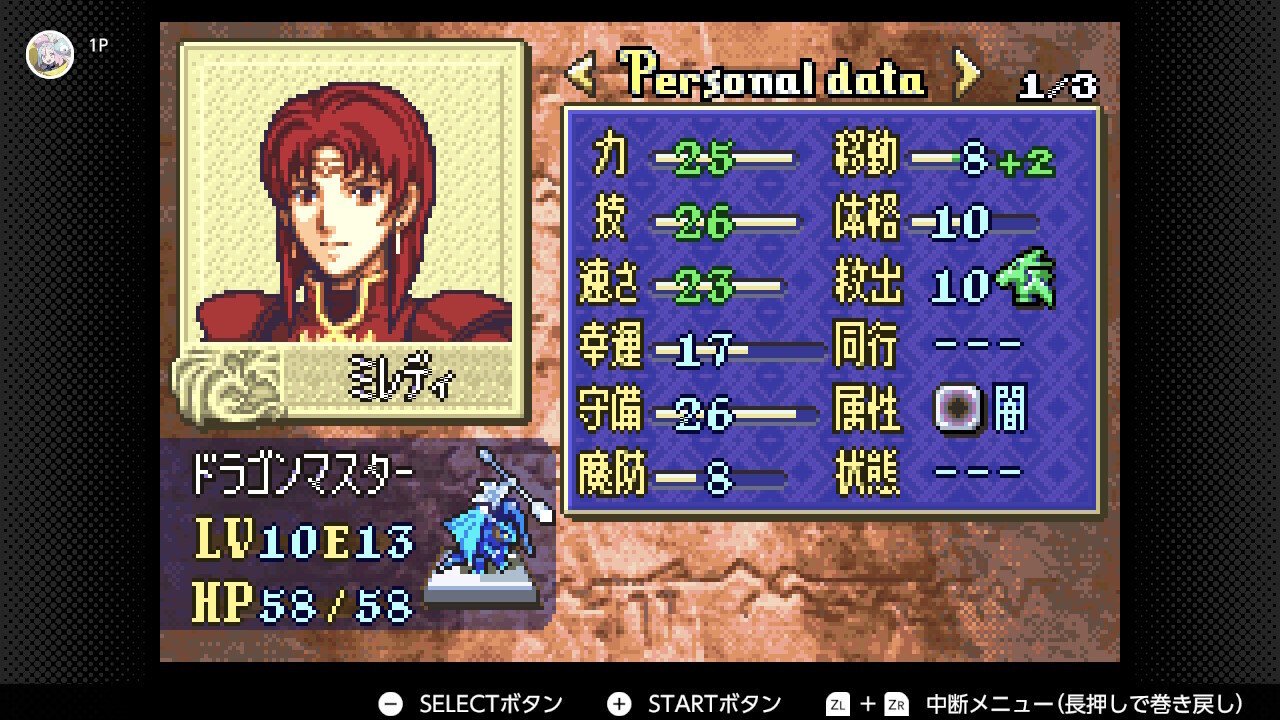Image resolution: width=1280 pixels, height=720 pixels.
Task: Click the minus SELECT button icon
Action: 389,702
